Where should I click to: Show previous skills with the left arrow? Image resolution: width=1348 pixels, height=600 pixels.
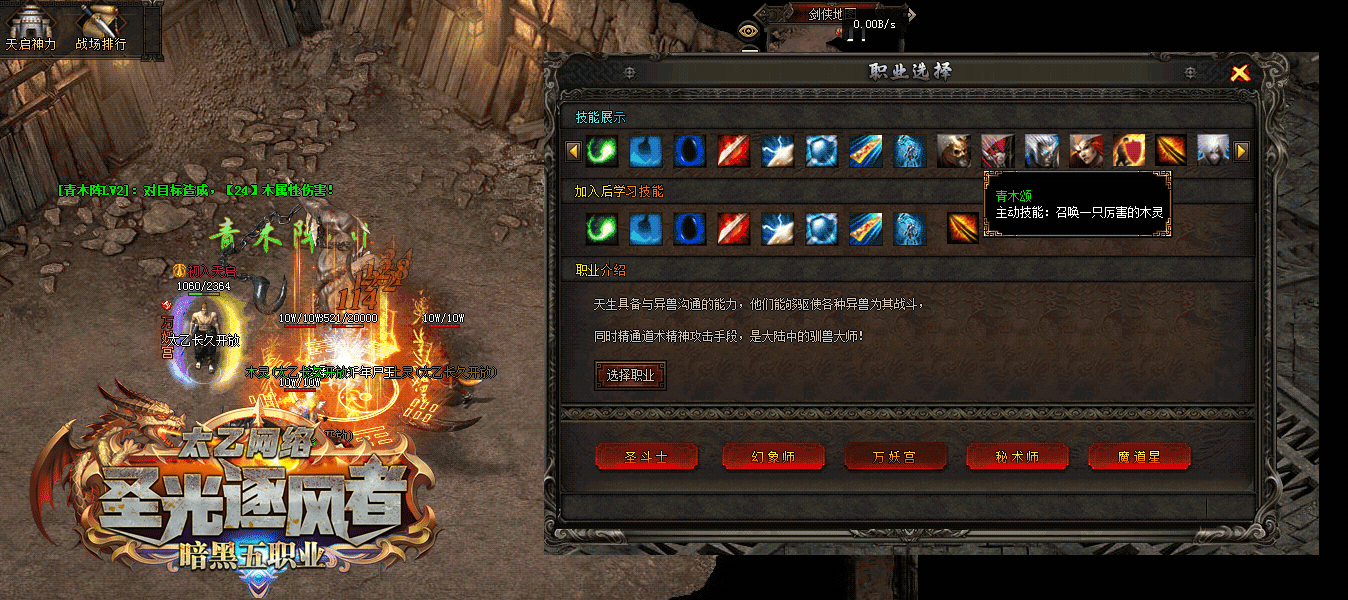pos(573,151)
